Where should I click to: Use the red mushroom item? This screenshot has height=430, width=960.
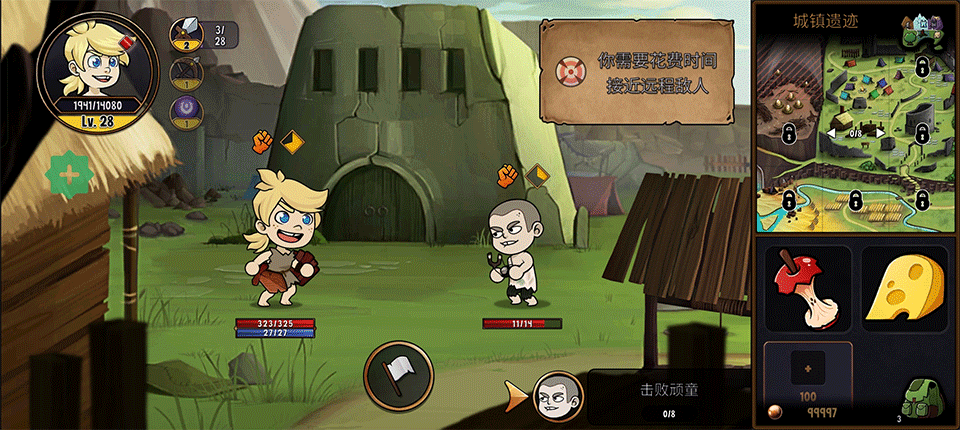[x=808, y=288]
